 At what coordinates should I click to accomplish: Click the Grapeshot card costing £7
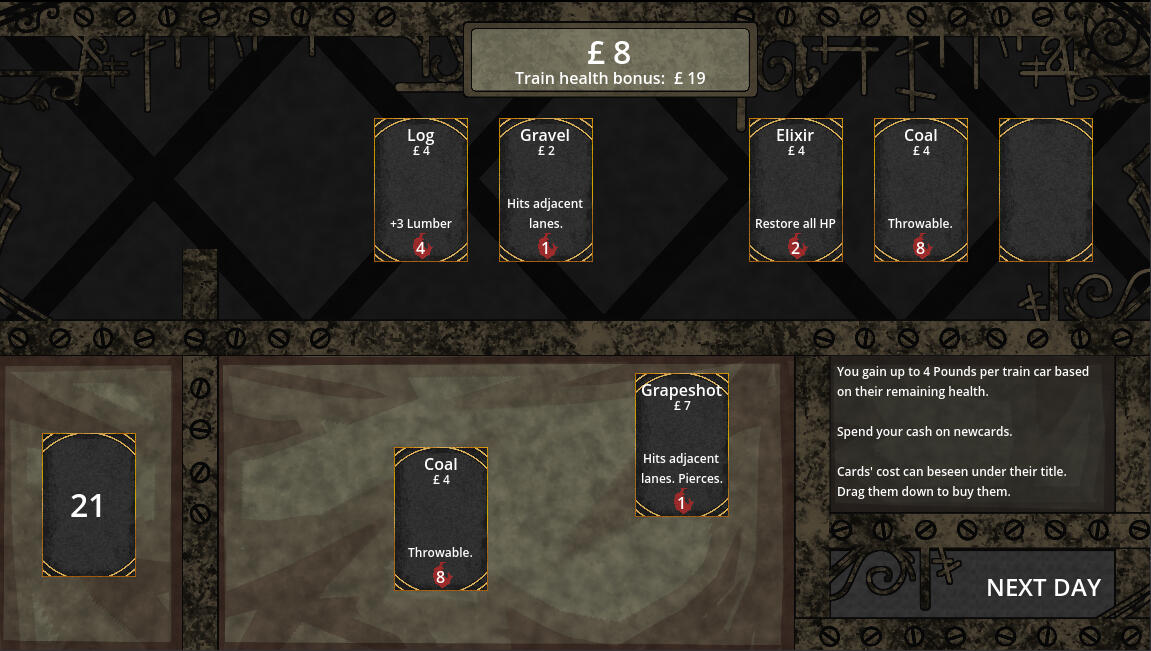point(682,445)
